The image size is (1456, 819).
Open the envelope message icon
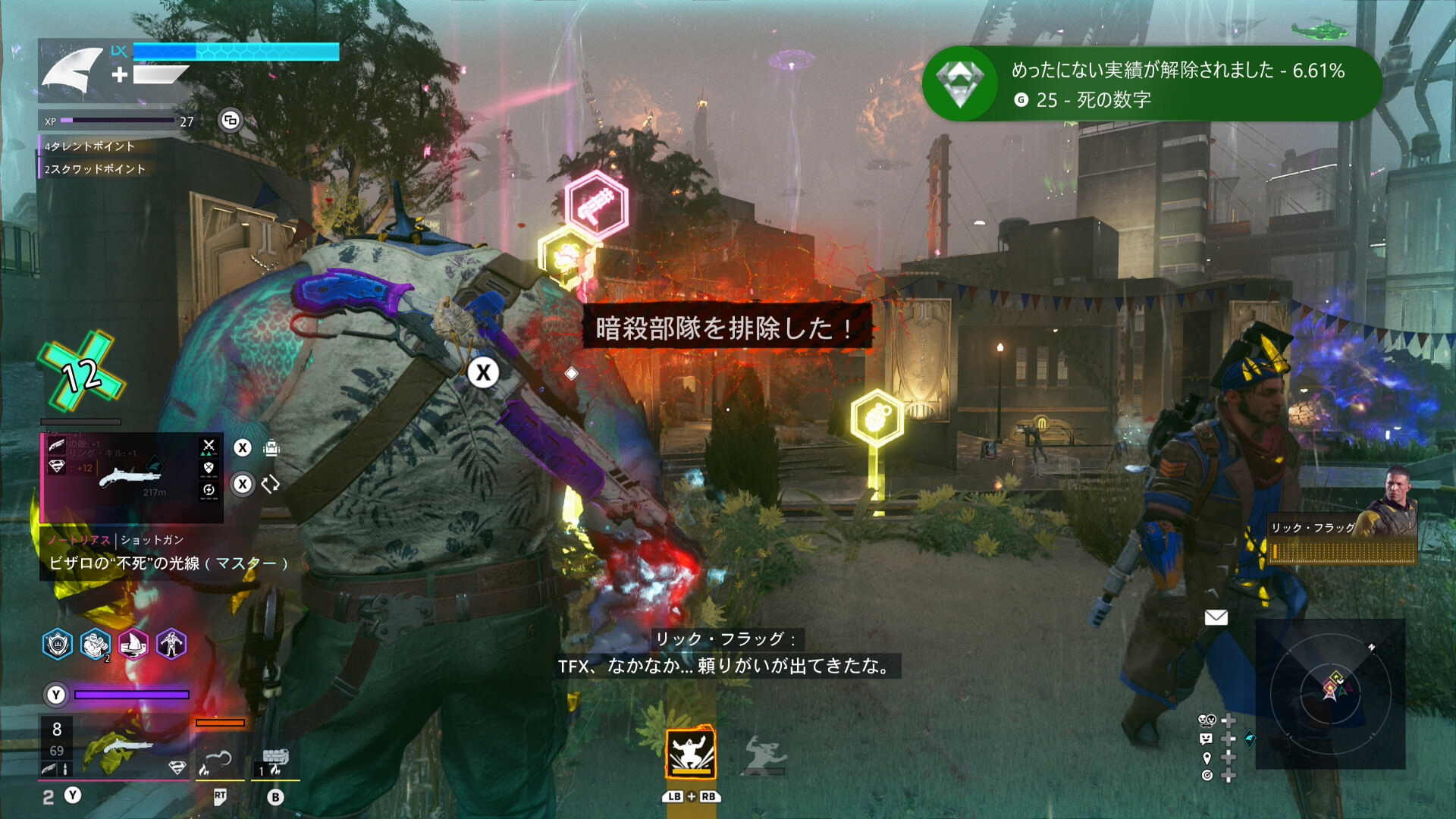[x=1216, y=617]
